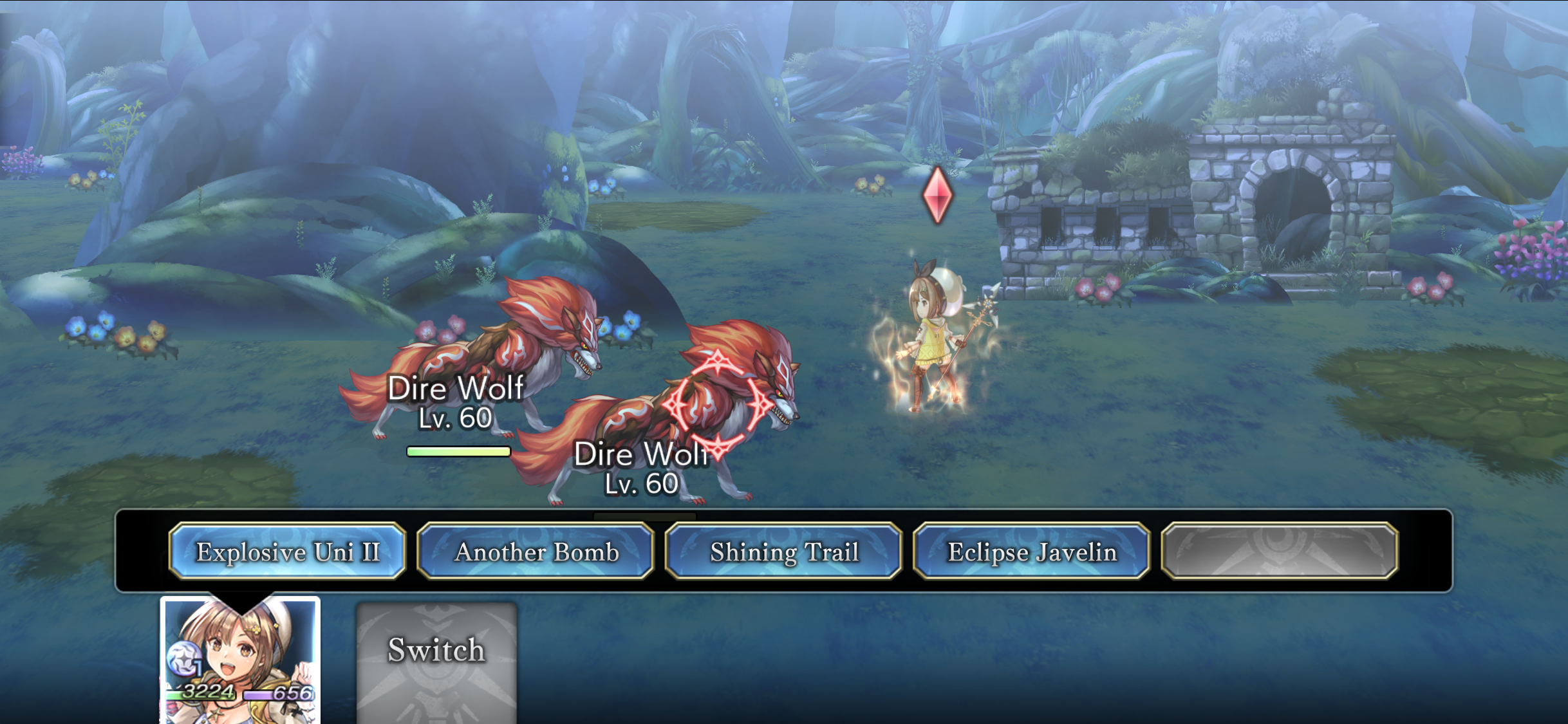The width and height of the screenshot is (1568, 724).
Task: Select the active character portrait
Action: point(240,660)
